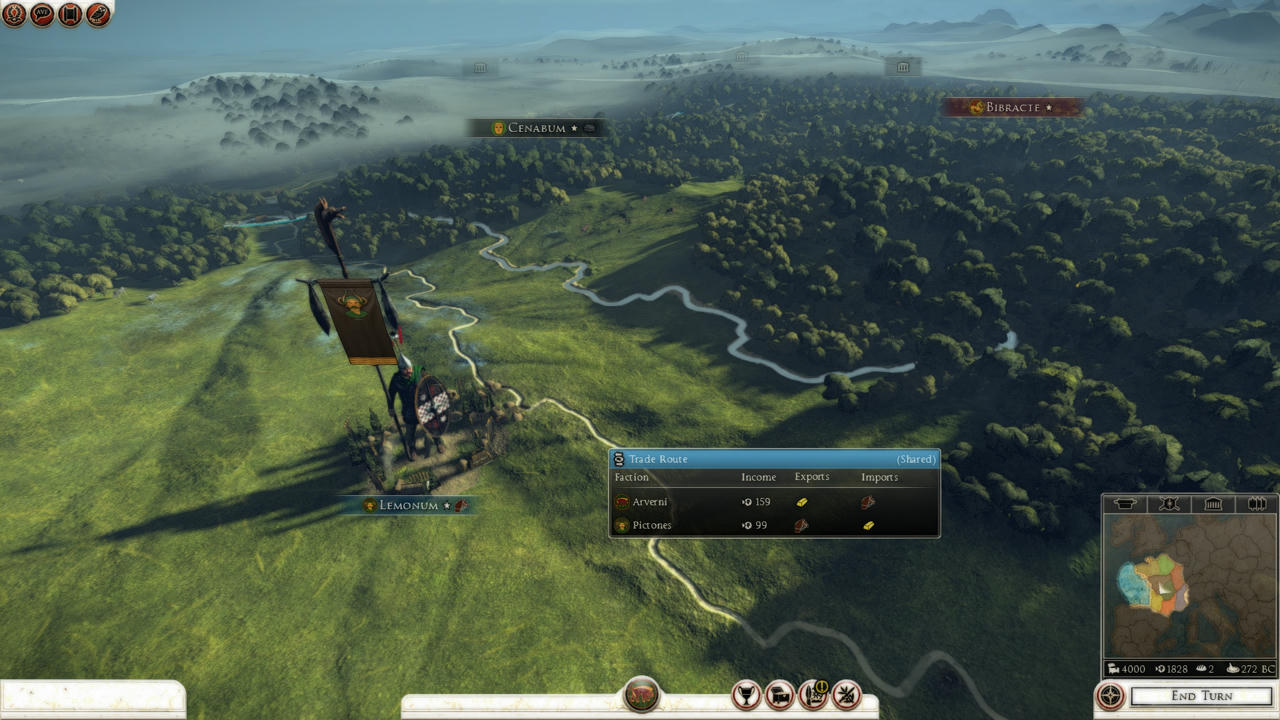Image resolution: width=1280 pixels, height=720 pixels.
Task: Select the Cenabum settlement label
Action: (x=537, y=128)
